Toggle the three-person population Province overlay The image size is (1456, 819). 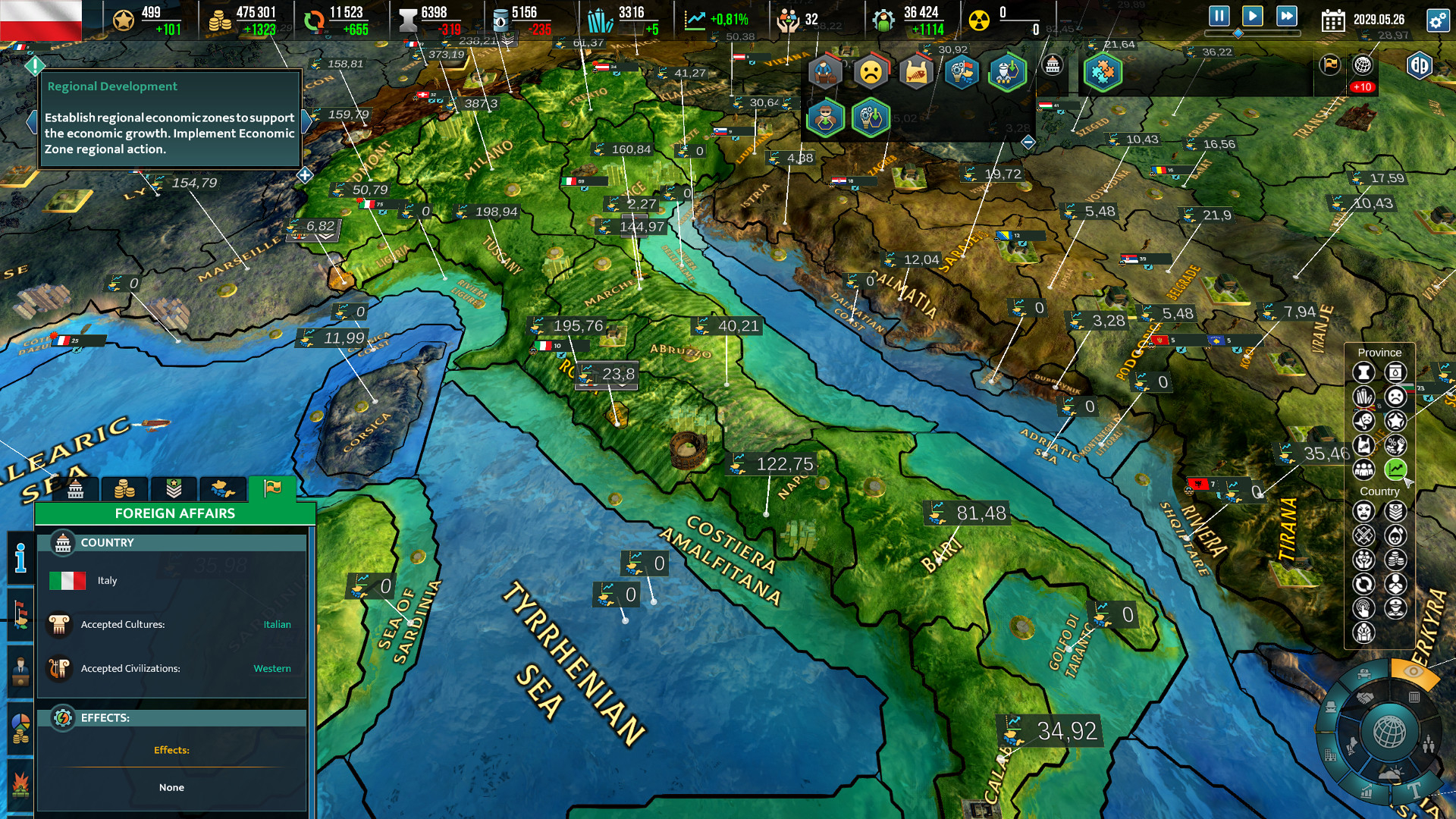coord(1365,469)
